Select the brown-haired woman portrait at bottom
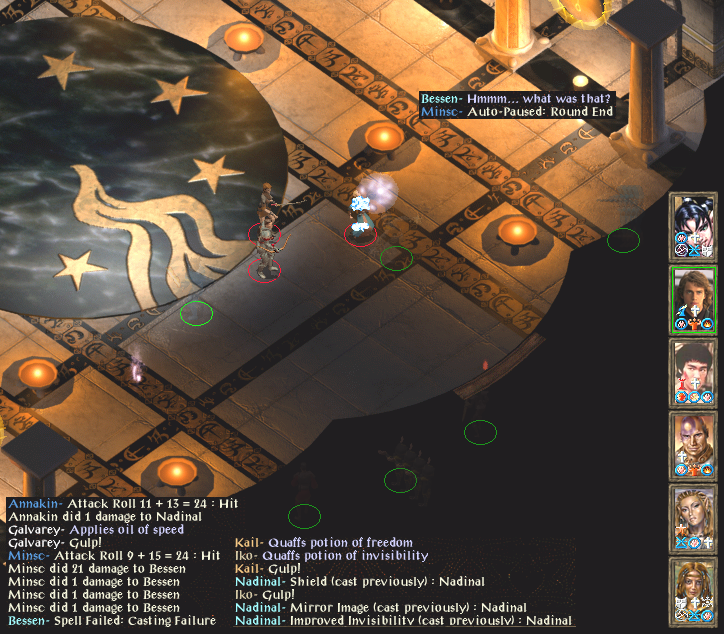This screenshot has width=724, height=634. pyautogui.click(x=693, y=589)
